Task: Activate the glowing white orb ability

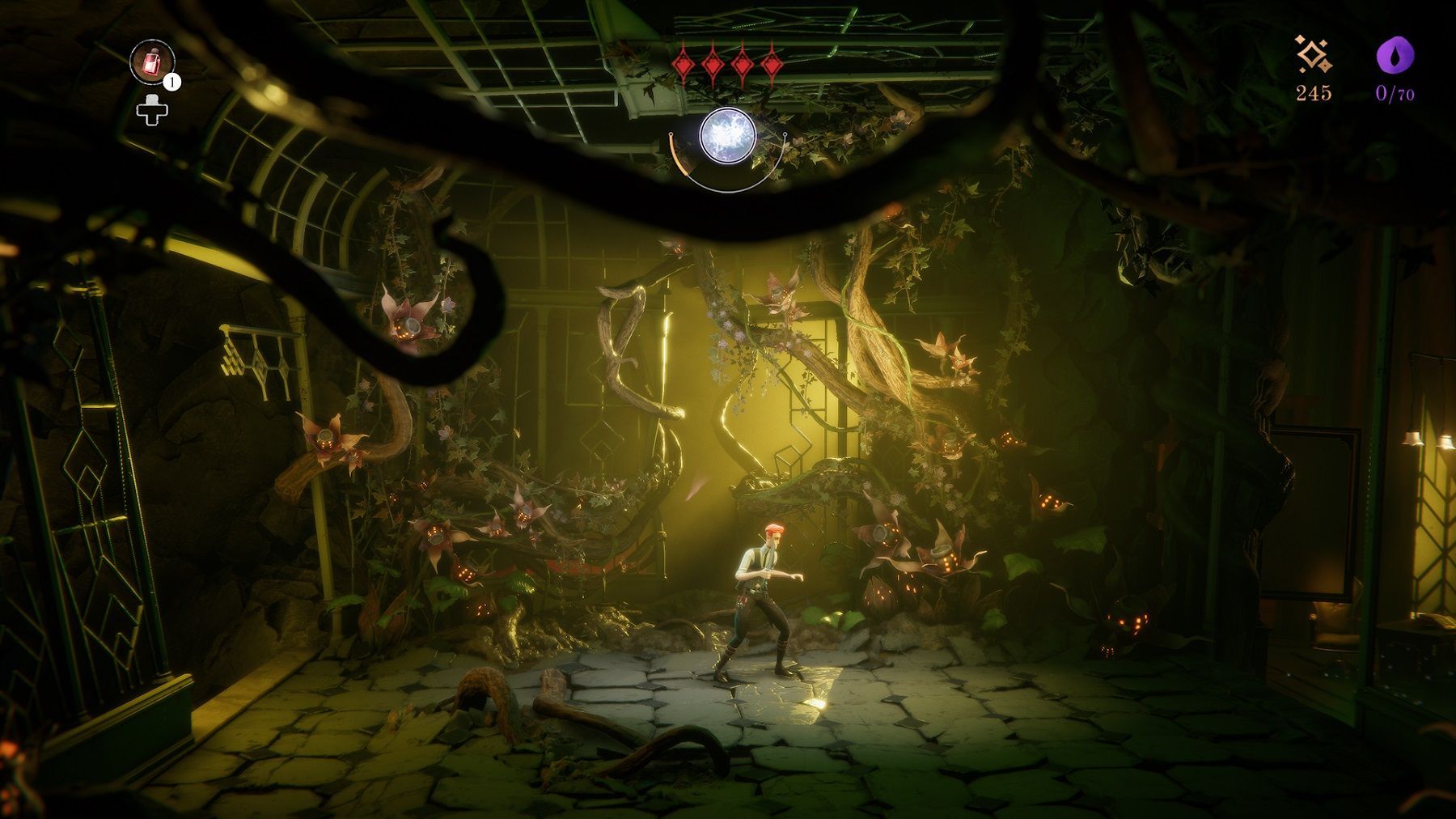Action: [727, 135]
